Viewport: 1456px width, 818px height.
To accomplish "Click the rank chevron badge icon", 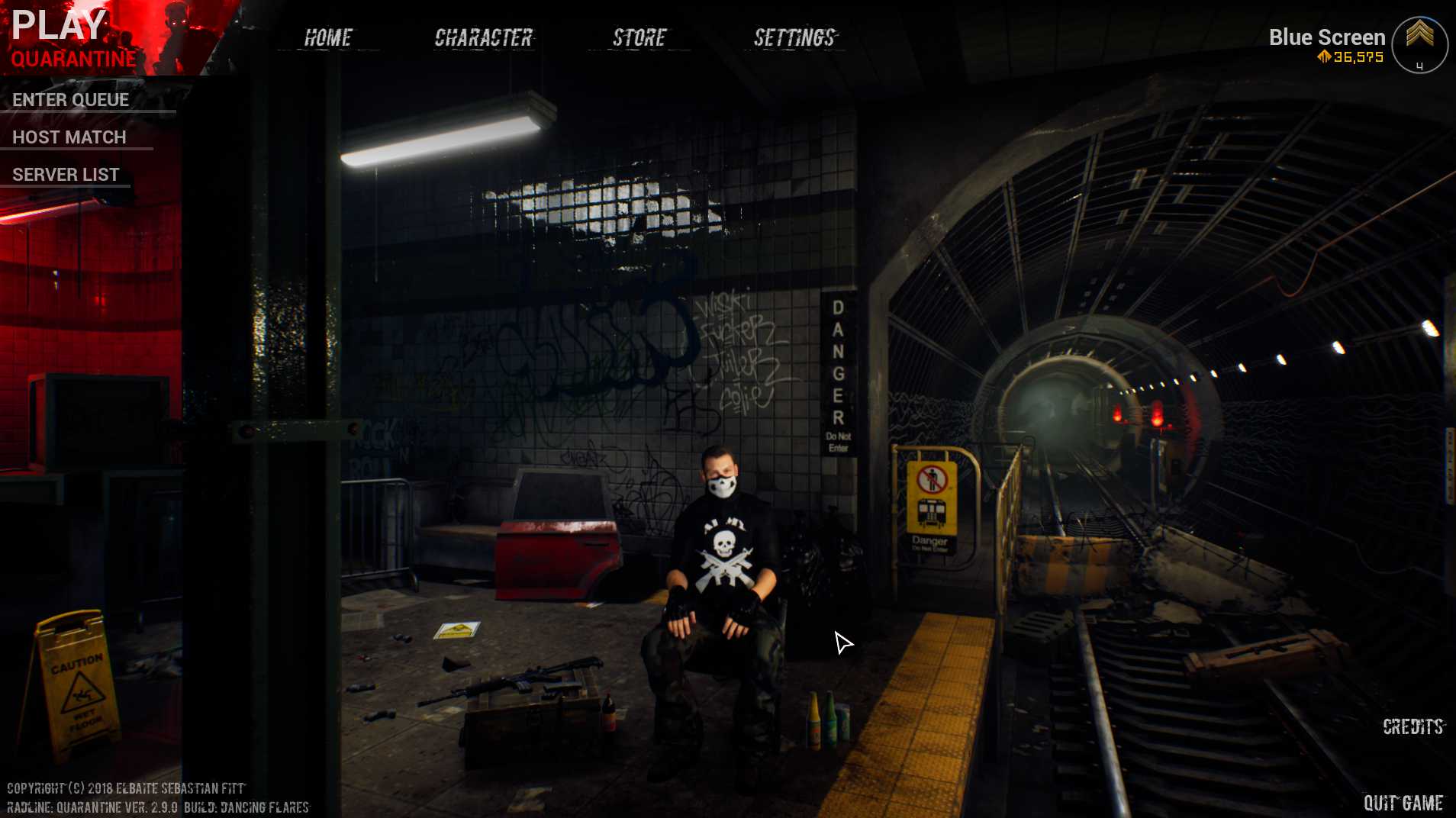I will pos(1419,44).
